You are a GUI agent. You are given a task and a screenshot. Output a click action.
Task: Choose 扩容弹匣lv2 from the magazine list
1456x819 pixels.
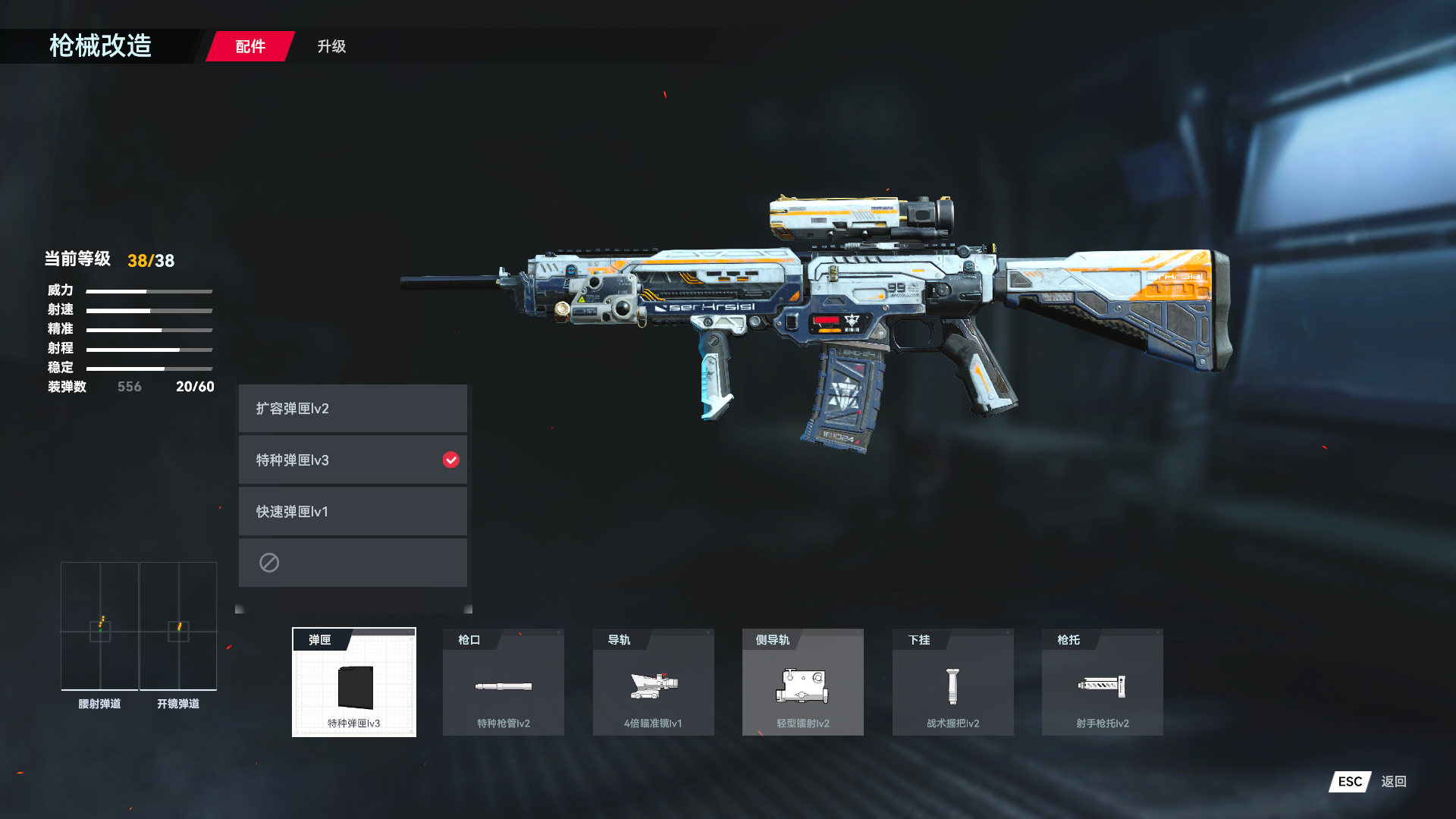[353, 409]
